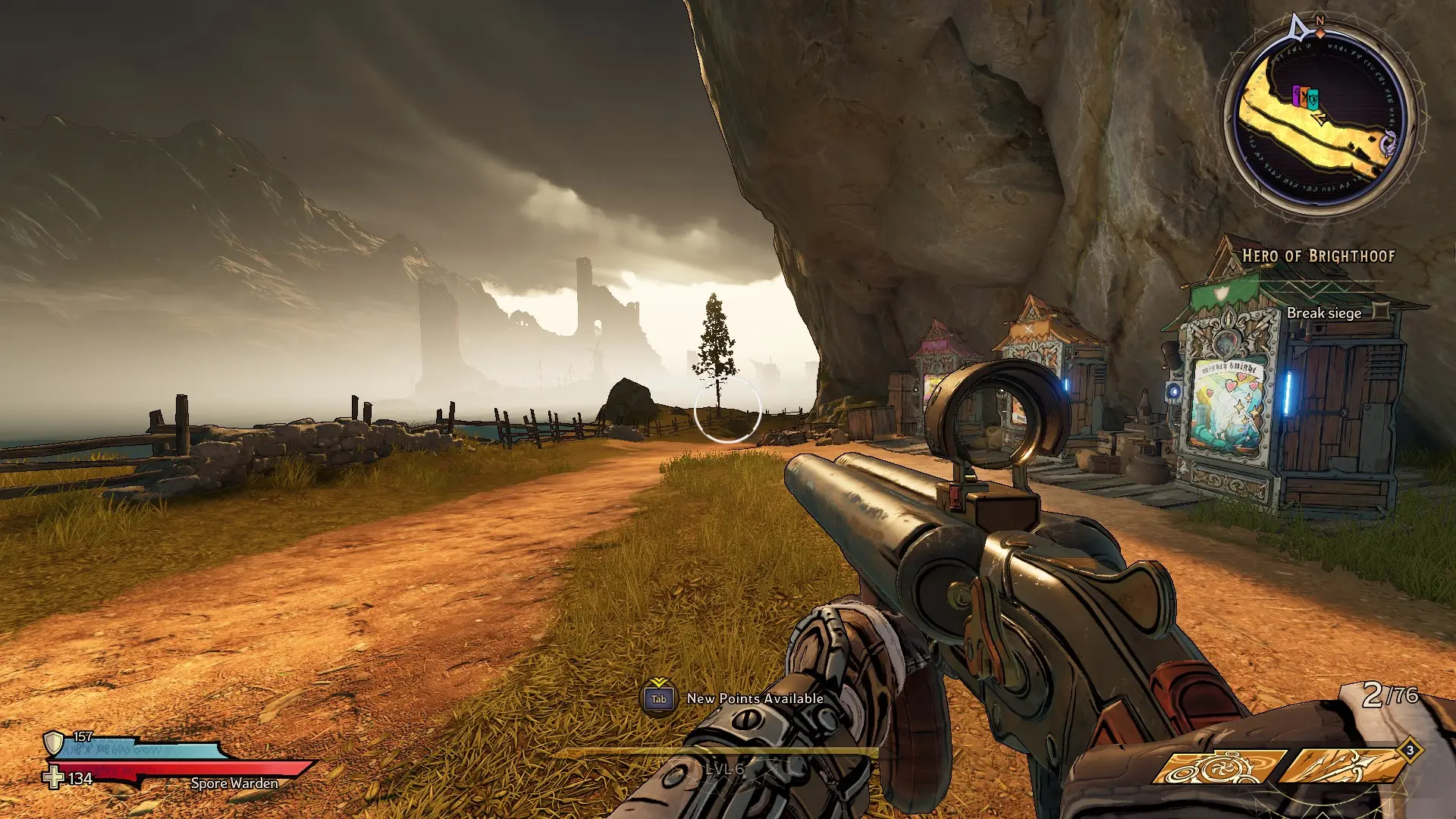Click the north compass marker on minimap
Viewport: 1456px width, 819px height.
(1319, 23)
